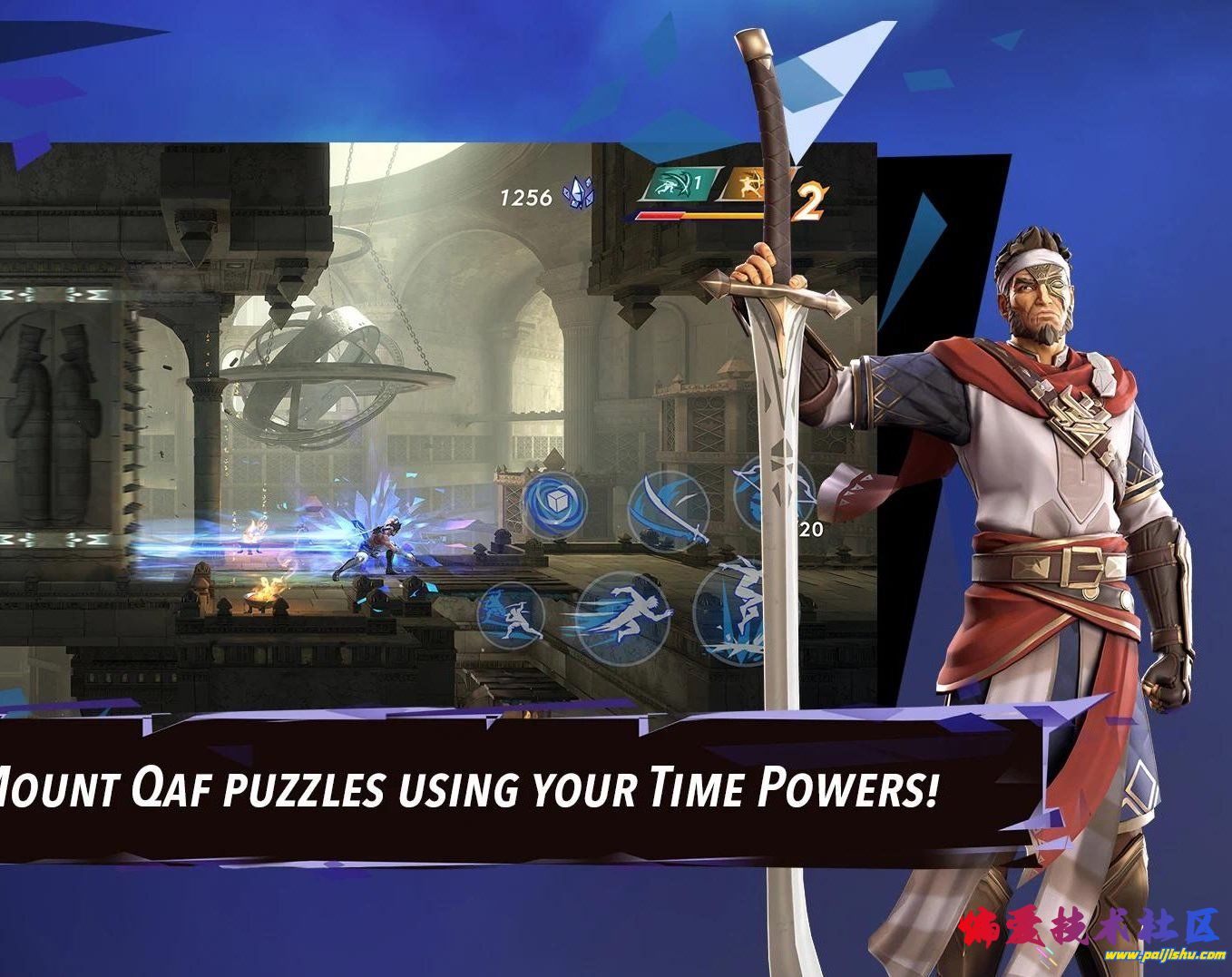Tap the dash sprint running figure button
The image size is (1232, 977).
(x=626, y=611)
